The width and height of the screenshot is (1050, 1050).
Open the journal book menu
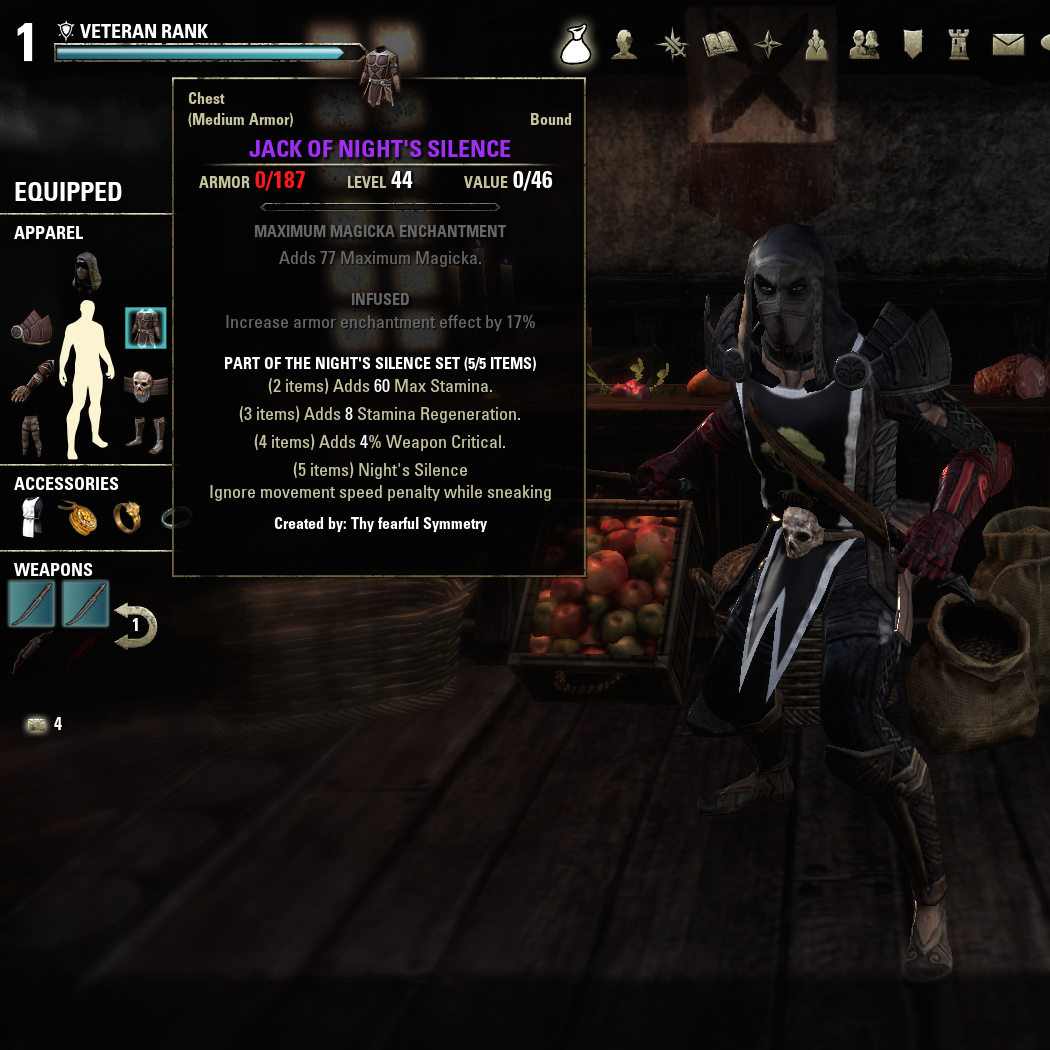click(720, 45)
